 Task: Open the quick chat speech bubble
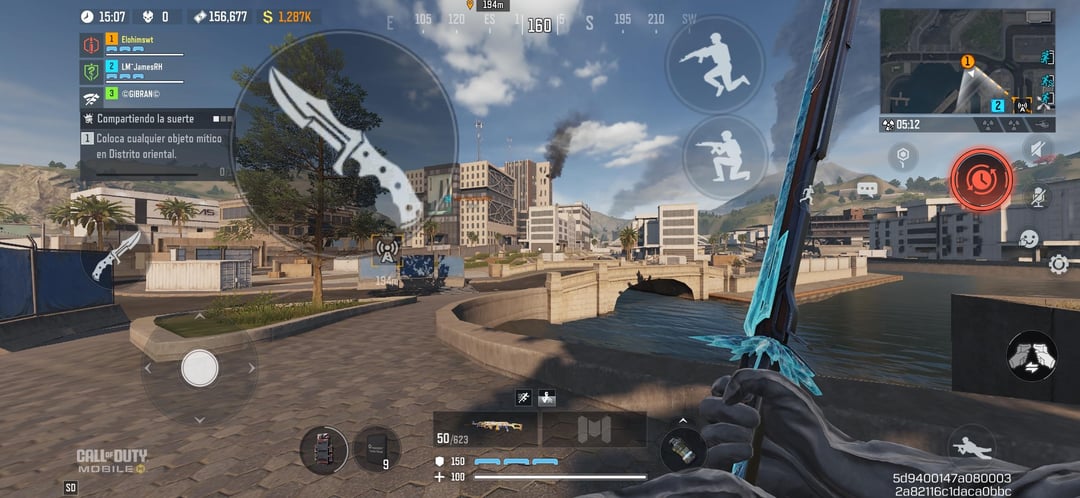coord(866,189)
